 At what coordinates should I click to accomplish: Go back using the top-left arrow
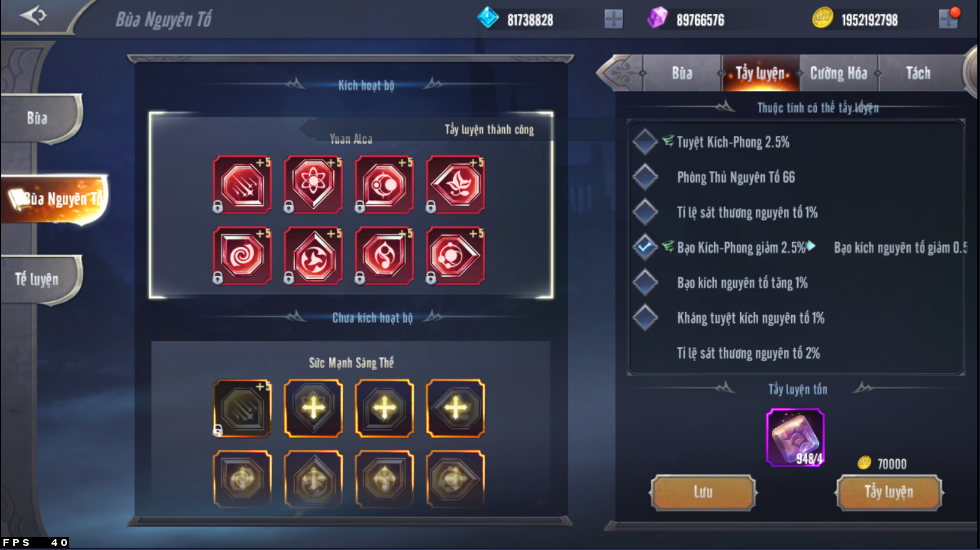[33, 15]
